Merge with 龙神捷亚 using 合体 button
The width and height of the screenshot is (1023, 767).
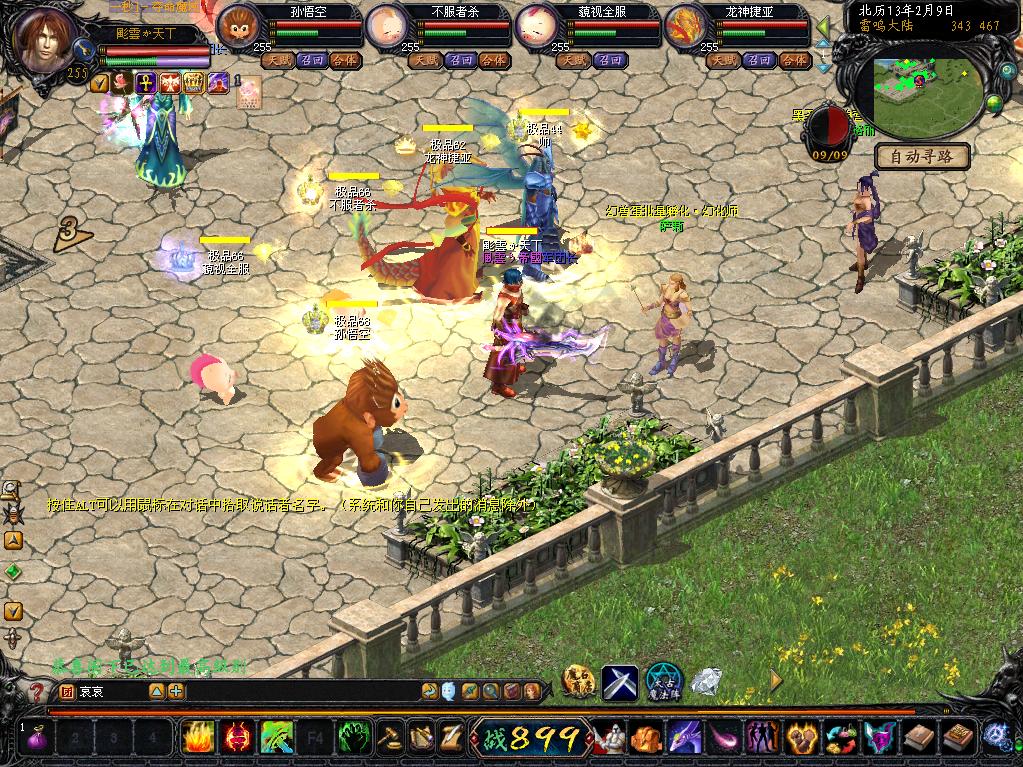coord(793,60)
